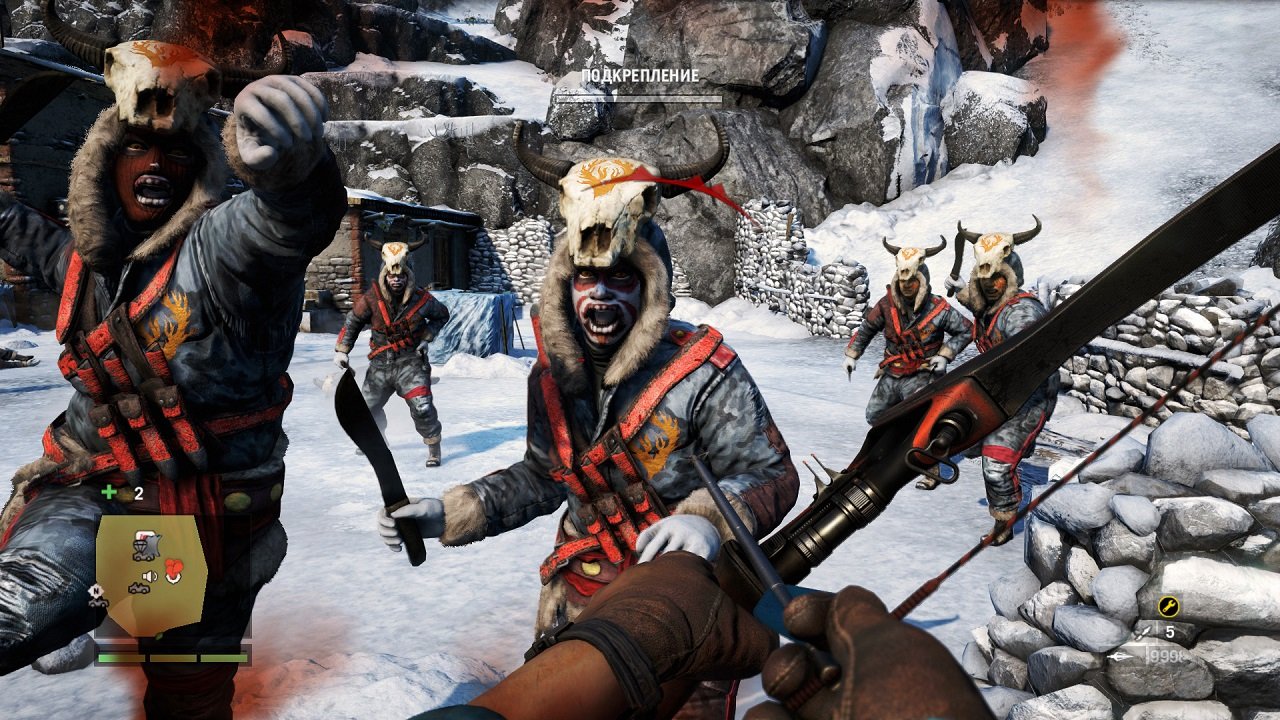Screen dimensions: 1280x720
Task: Expand the arrow count display showing 5
Action: click(1170, 631)
